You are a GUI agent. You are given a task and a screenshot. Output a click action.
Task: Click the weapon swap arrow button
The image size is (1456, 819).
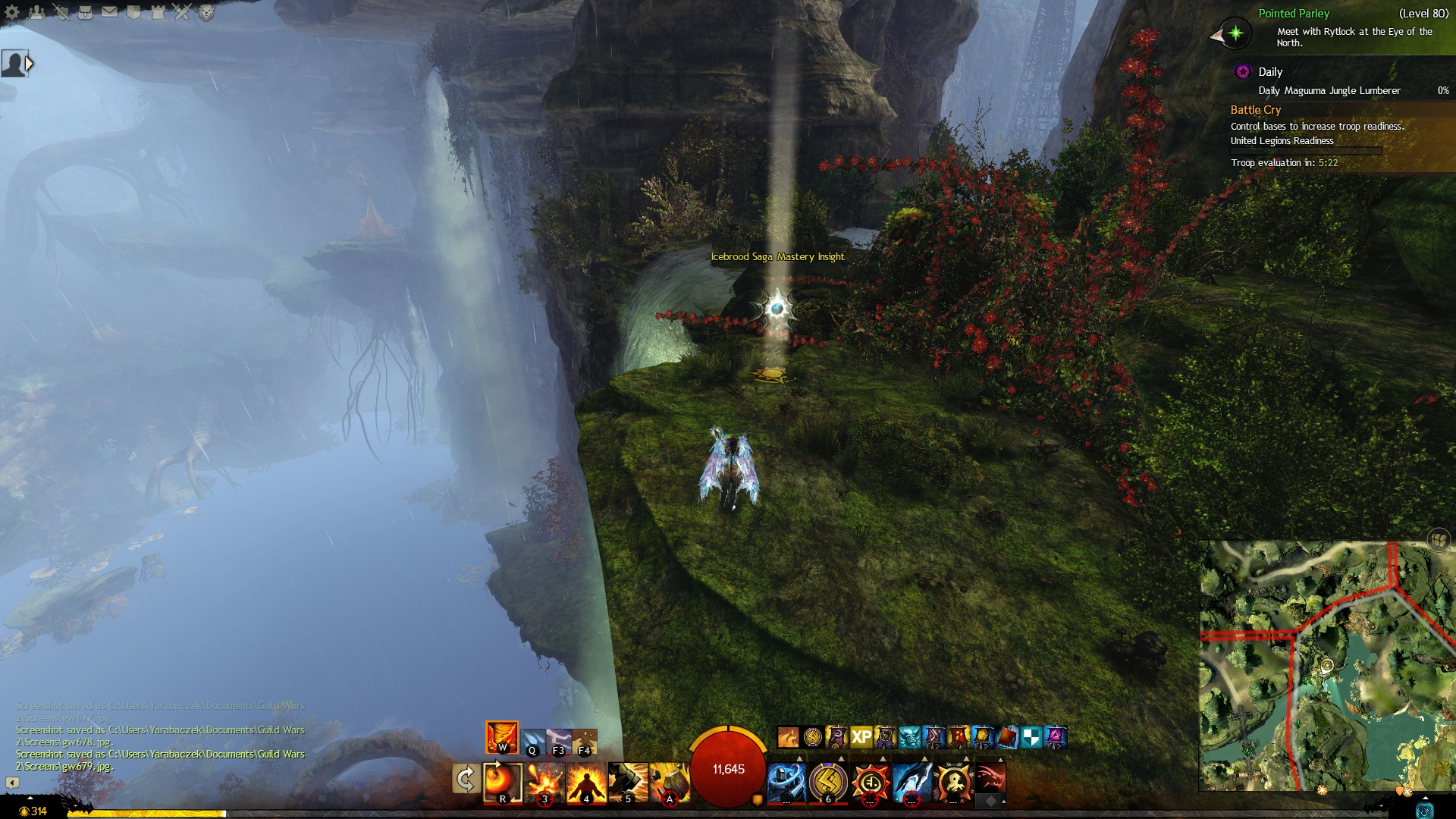click(x=465, y=779)
